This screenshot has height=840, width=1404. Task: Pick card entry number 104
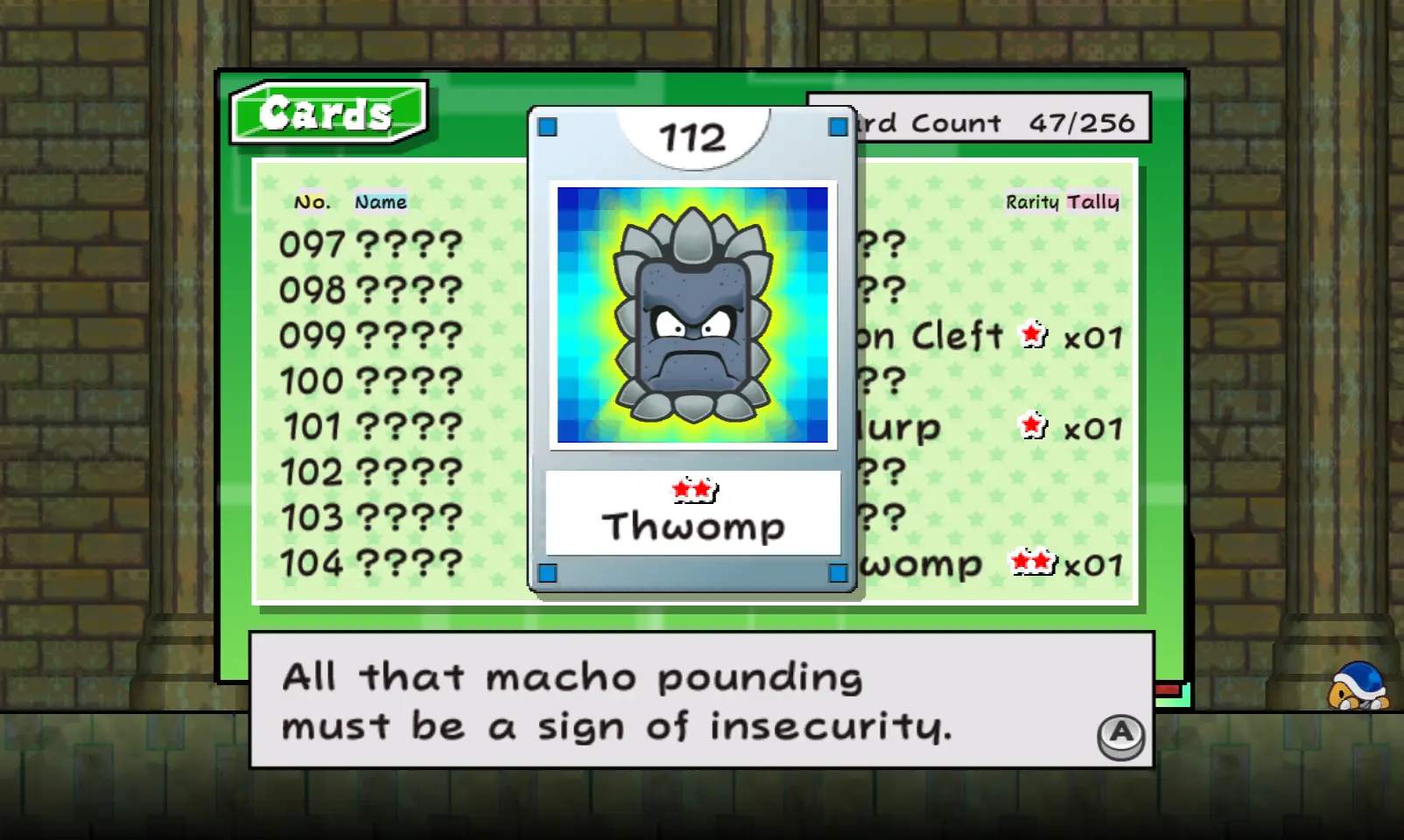click(370, 563)
